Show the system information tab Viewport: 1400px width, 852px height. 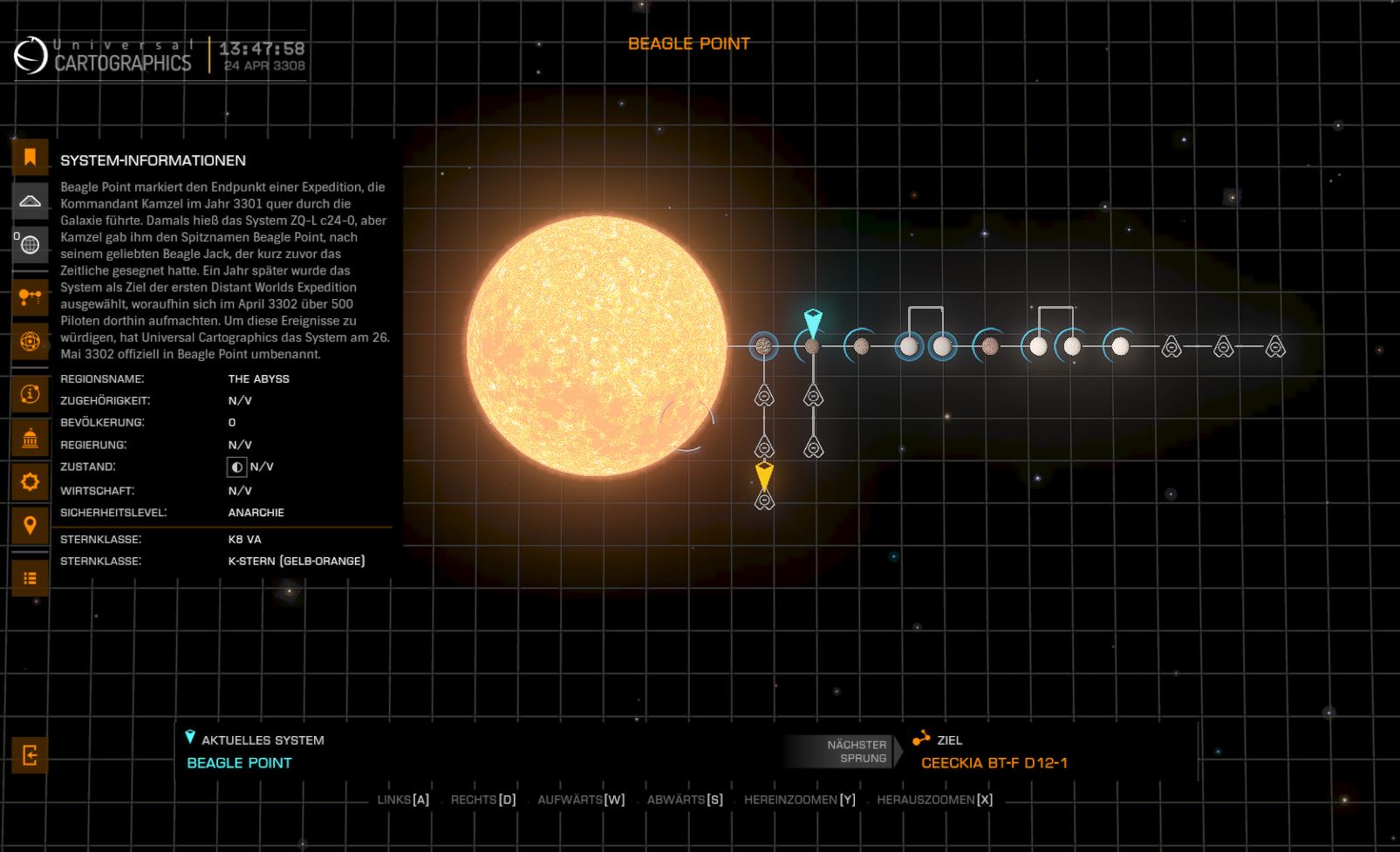pos(30,394)
